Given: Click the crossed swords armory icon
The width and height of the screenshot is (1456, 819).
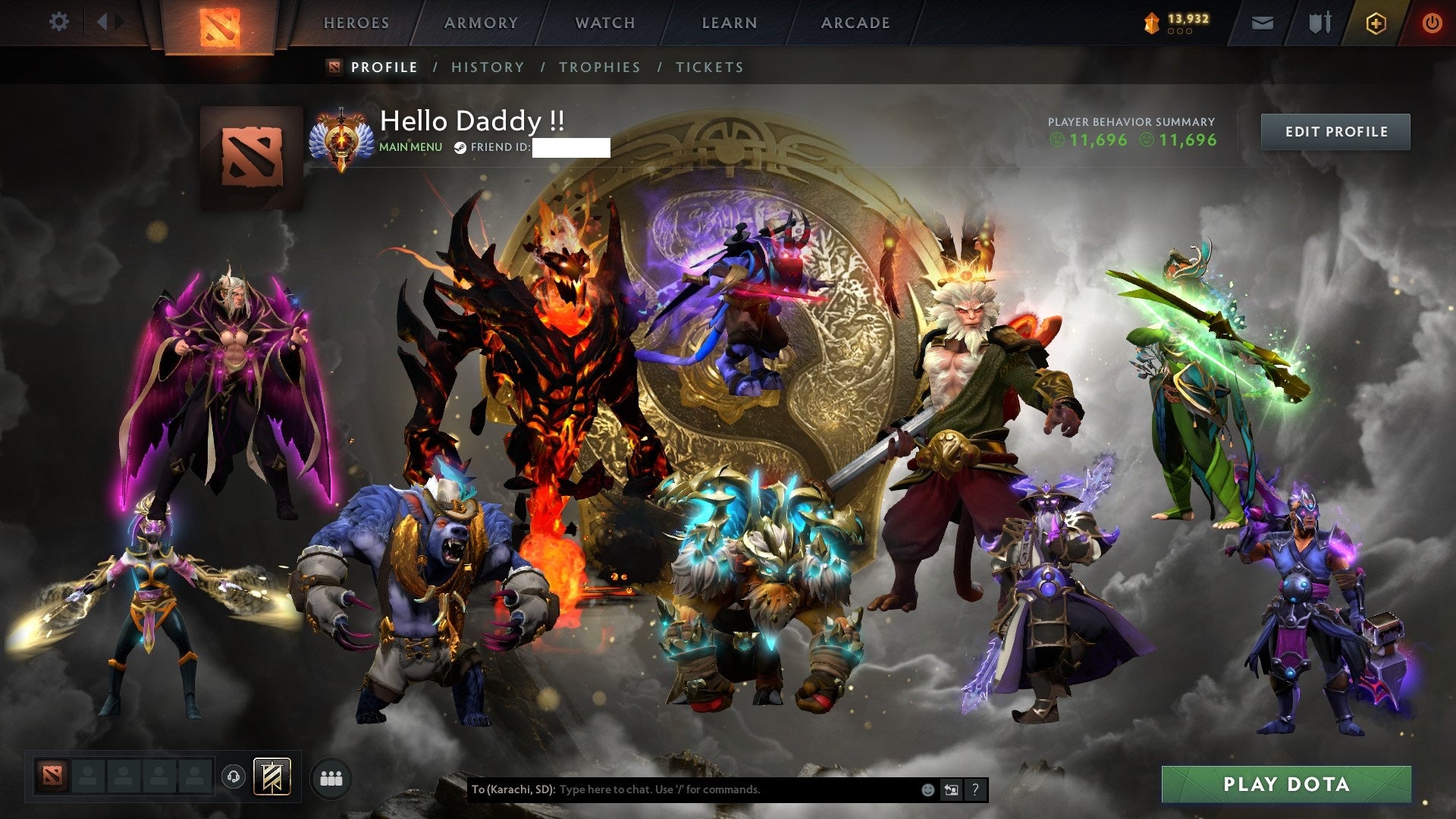Looking at the screenshot, I should 1319,23.
